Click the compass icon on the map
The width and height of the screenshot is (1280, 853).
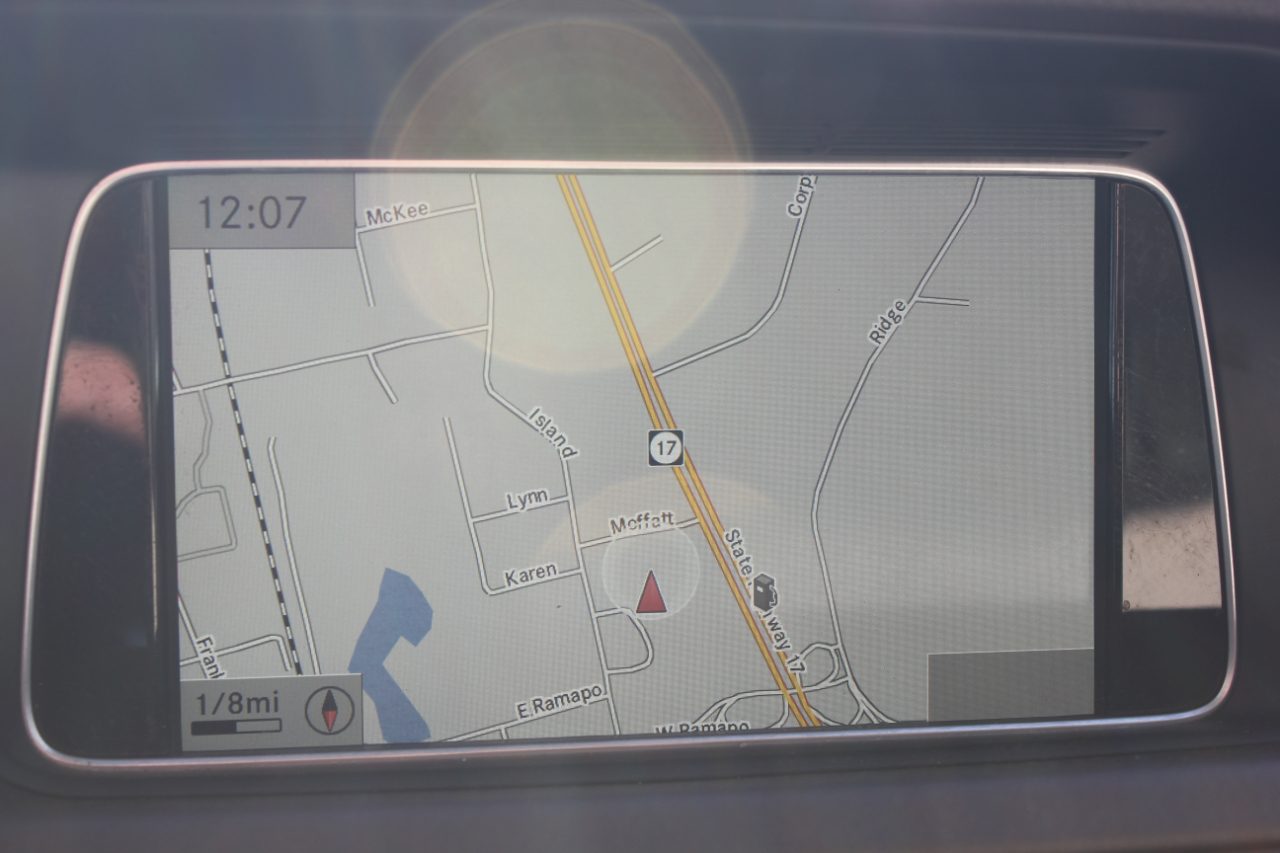point(329,710)
